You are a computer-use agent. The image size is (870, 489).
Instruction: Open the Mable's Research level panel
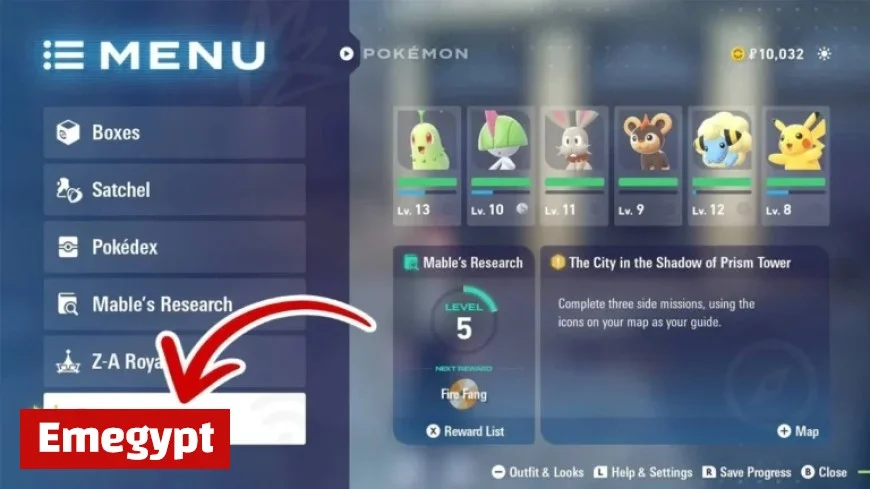(464, 330)
